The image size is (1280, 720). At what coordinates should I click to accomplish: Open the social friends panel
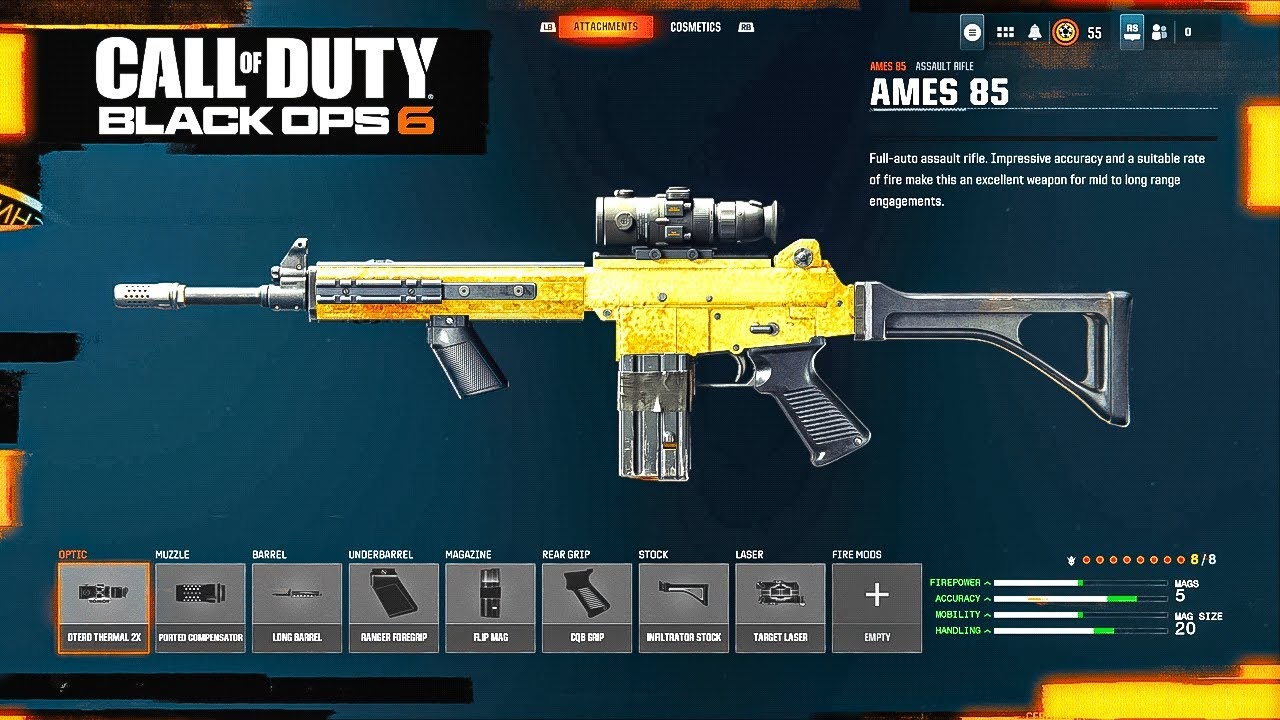[x=1157, y=31]
